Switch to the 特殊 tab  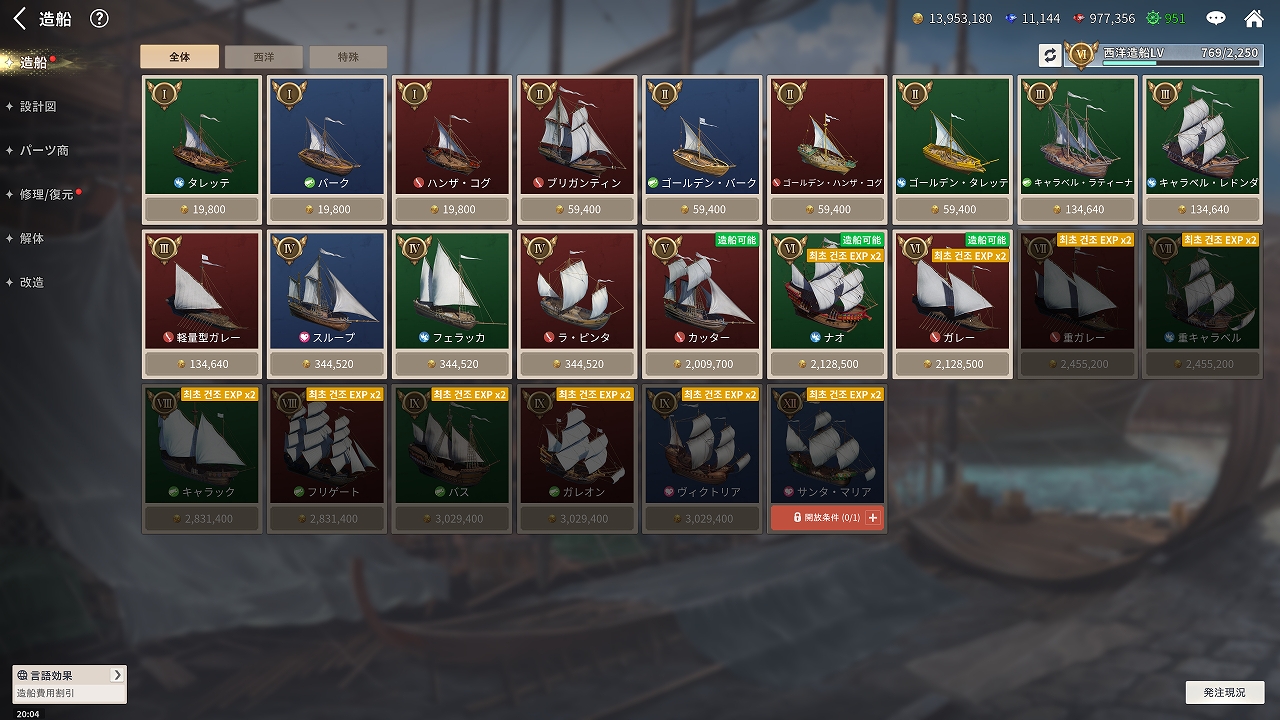point(348,57)
